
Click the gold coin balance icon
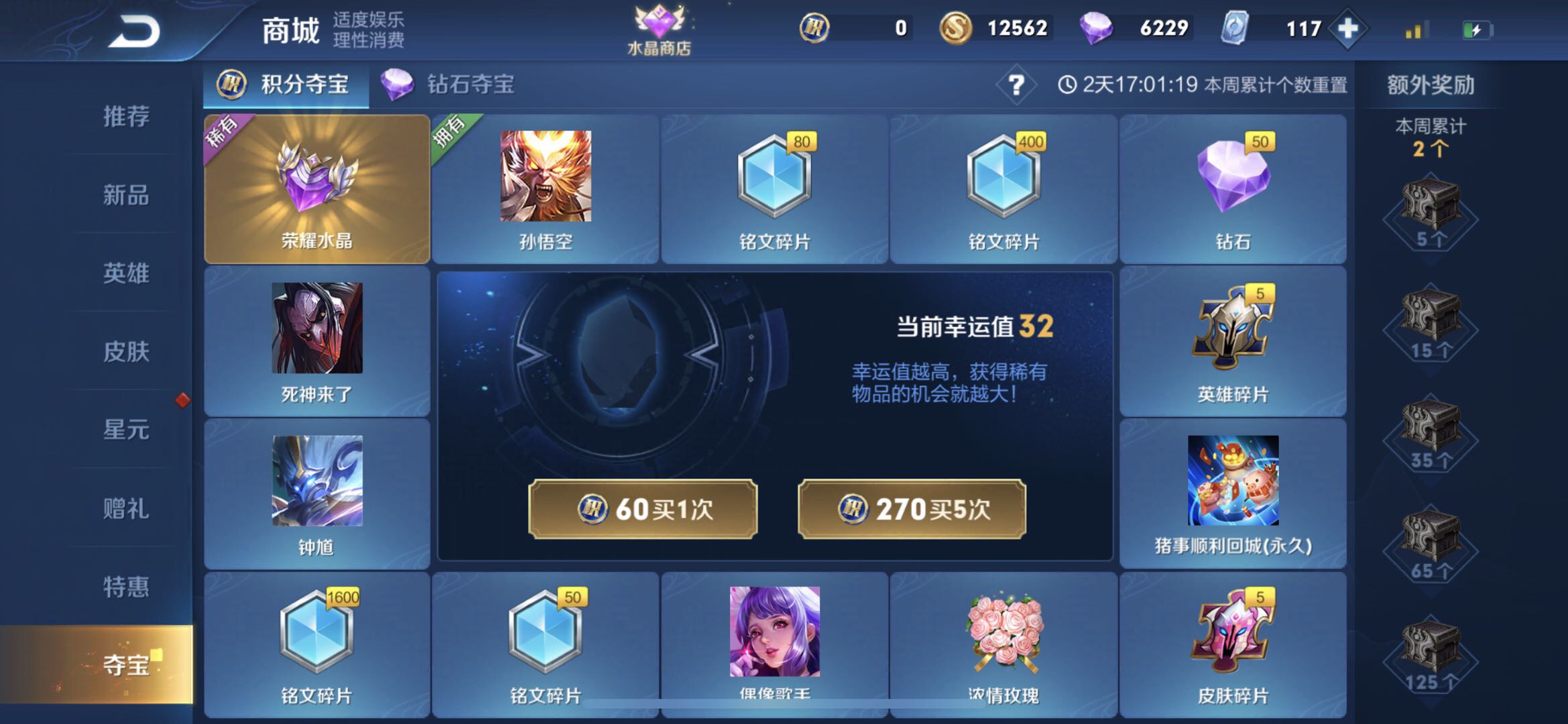pos(960,27)
